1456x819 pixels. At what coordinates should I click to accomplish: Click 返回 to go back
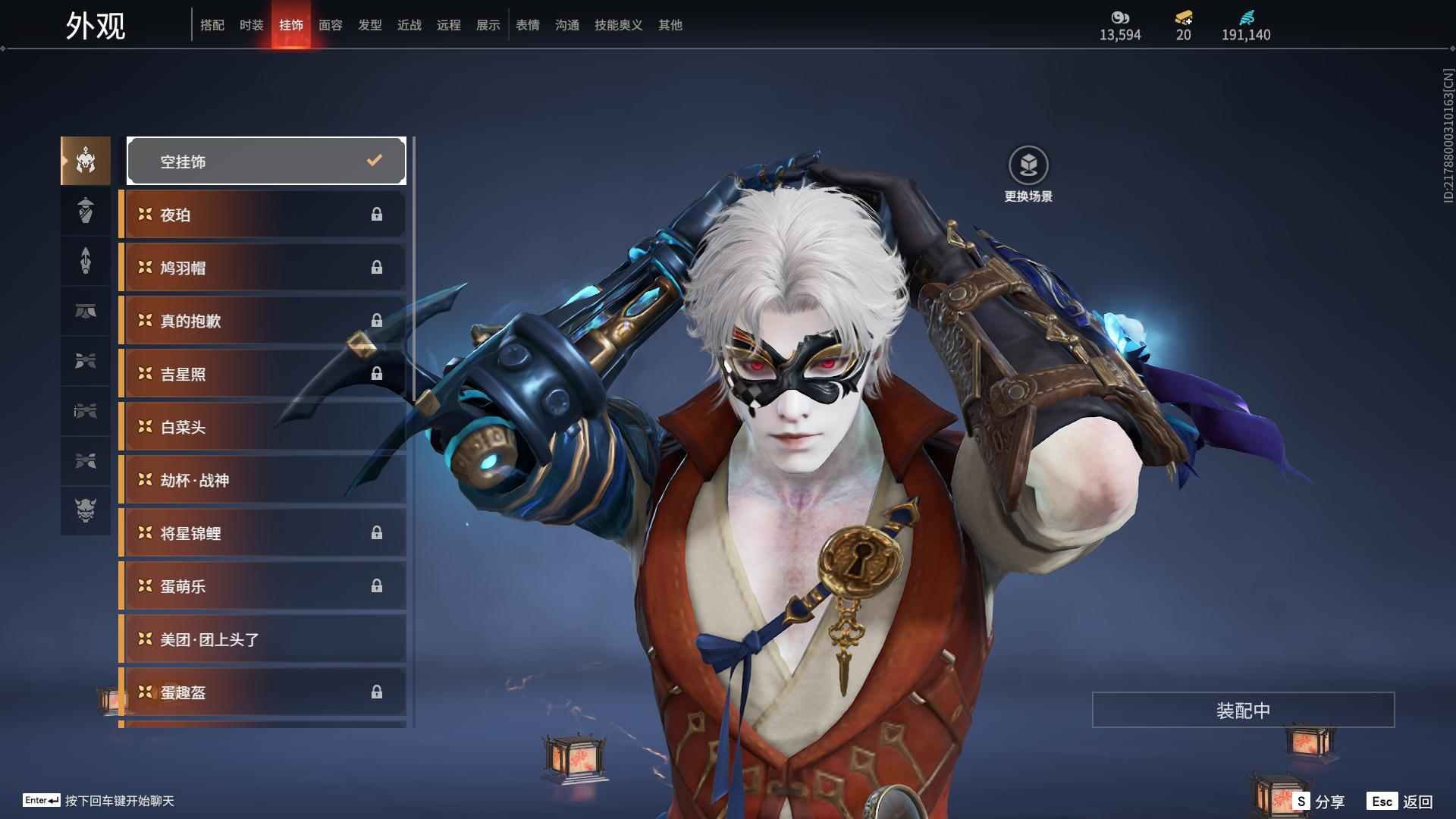[1400, 801]
